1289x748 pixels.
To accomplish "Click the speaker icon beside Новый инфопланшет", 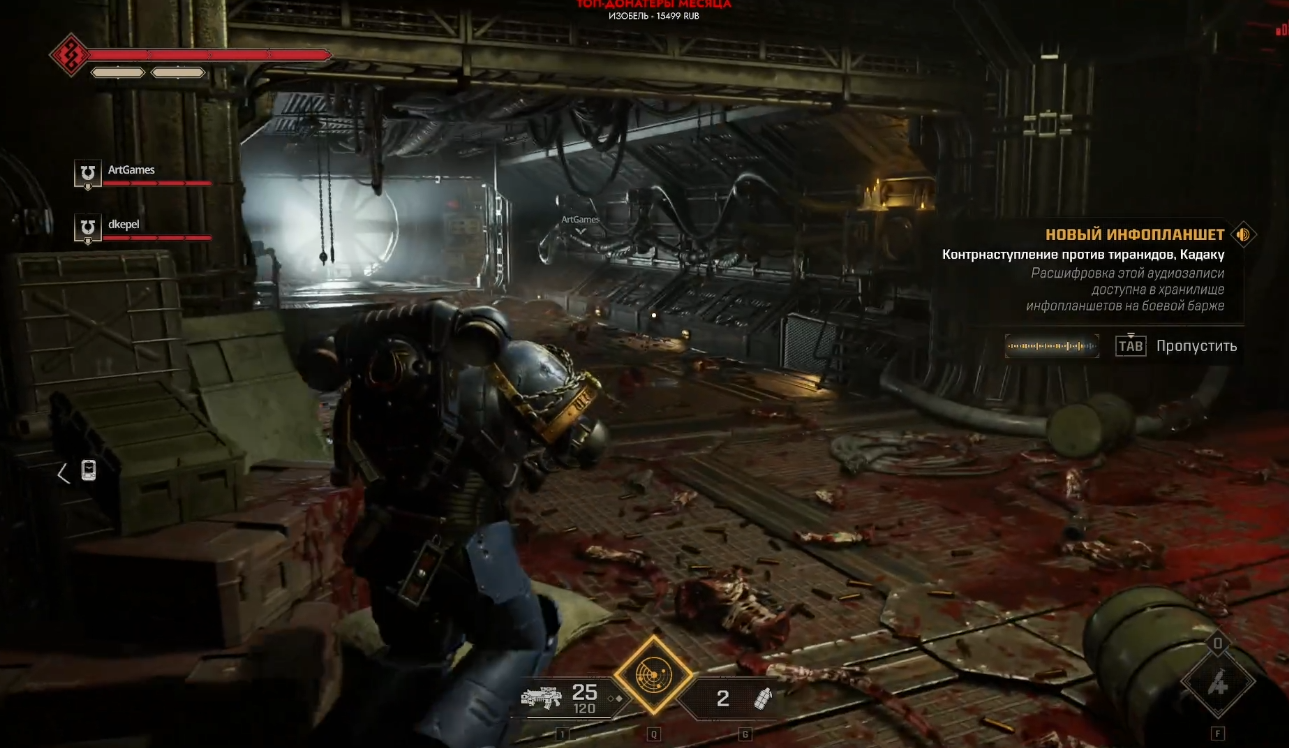I will [1243, 235].
